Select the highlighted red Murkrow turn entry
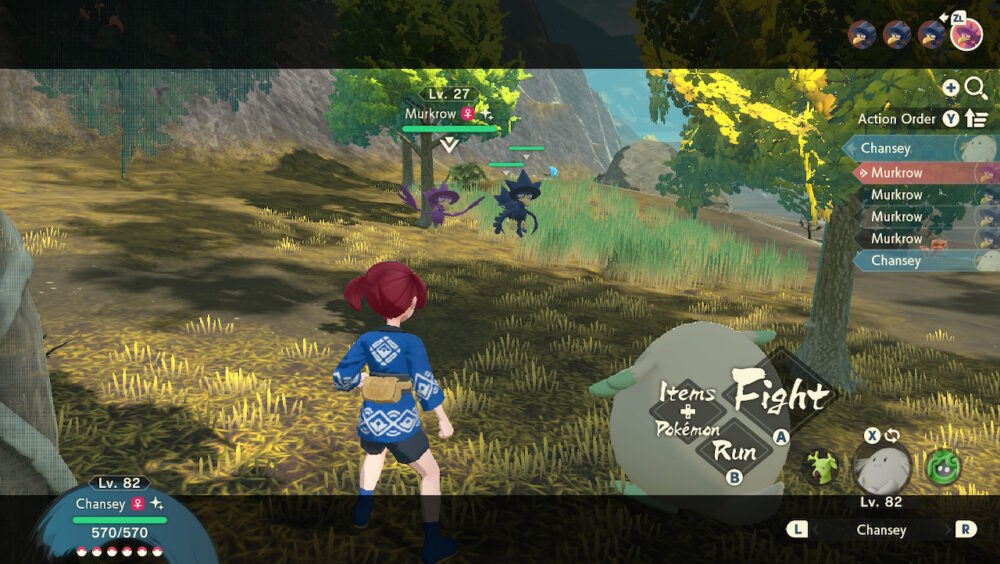This screenshot has height=564, width=1000. click(915, 172)
